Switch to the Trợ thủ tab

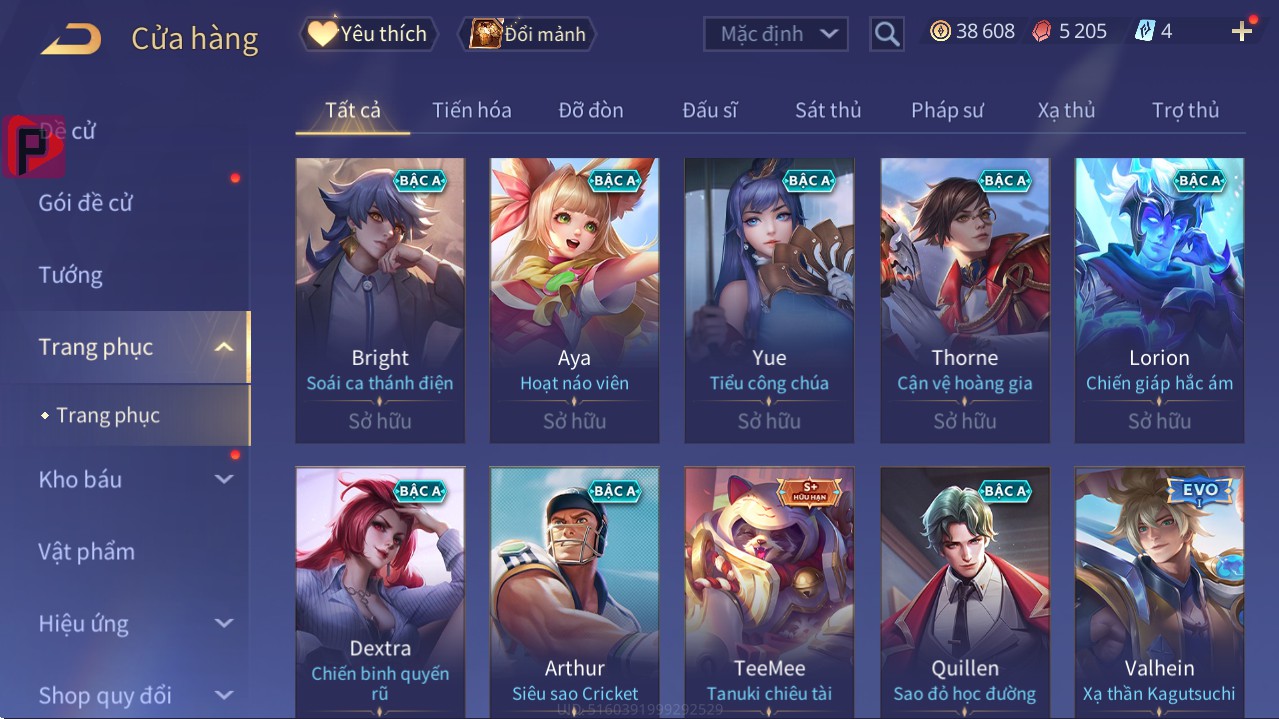click(1185, 110)
